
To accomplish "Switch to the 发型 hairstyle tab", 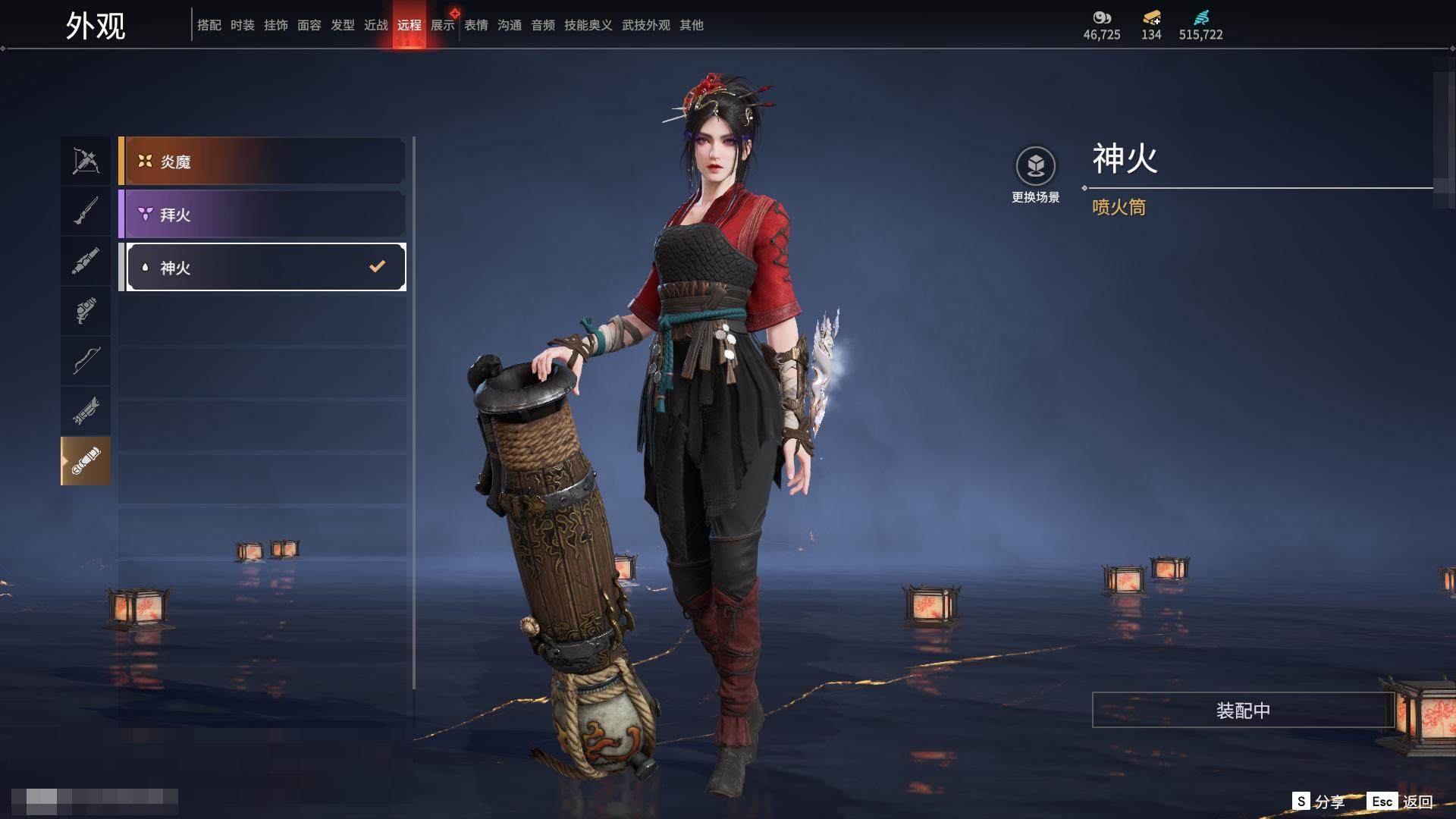I will (343, 25).
